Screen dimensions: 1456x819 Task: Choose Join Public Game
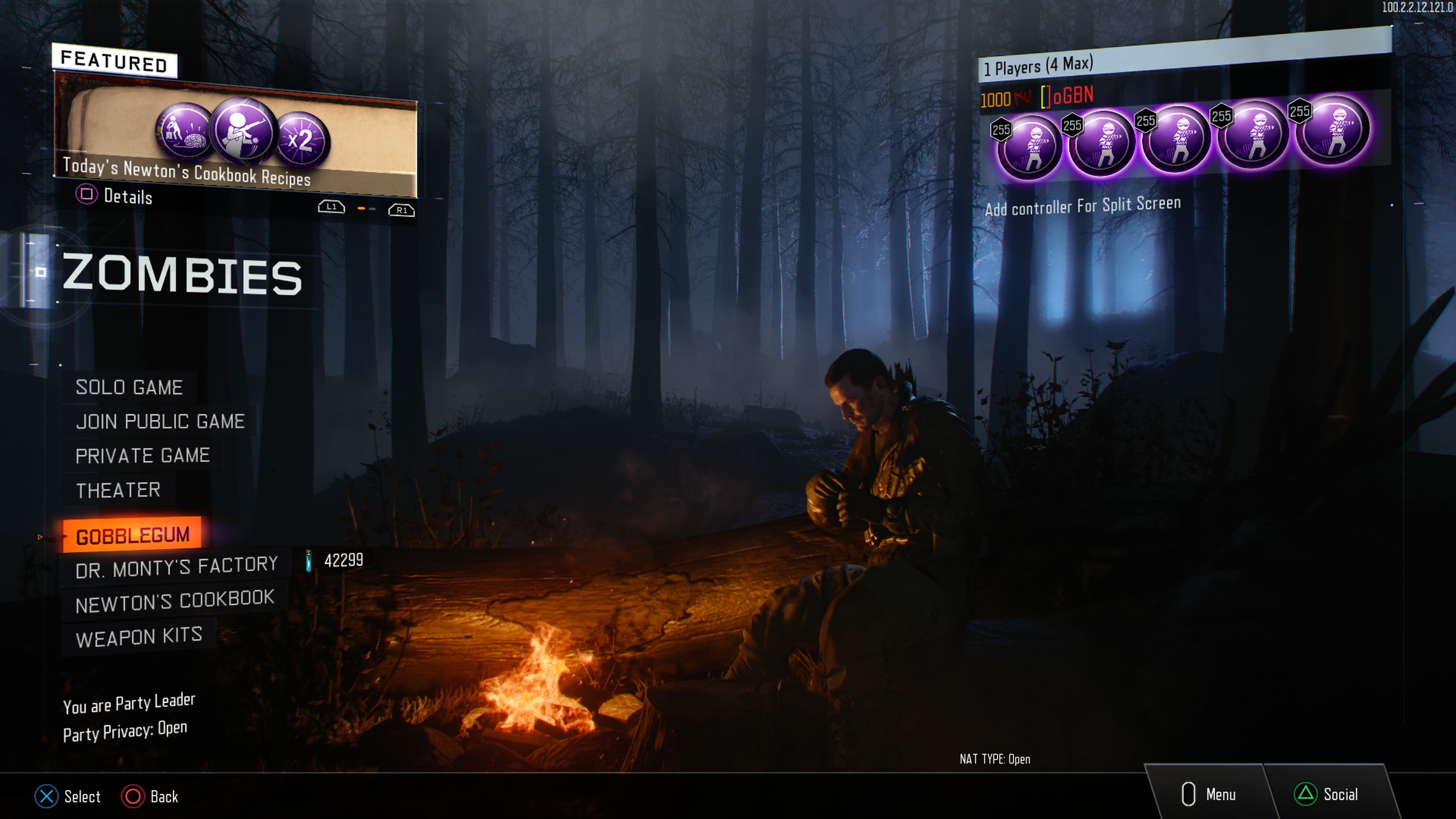click(x=160, y=422)
